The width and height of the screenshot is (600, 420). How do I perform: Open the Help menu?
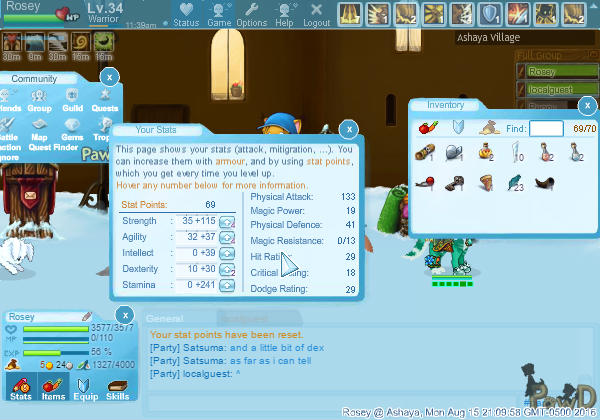(284, 16)
